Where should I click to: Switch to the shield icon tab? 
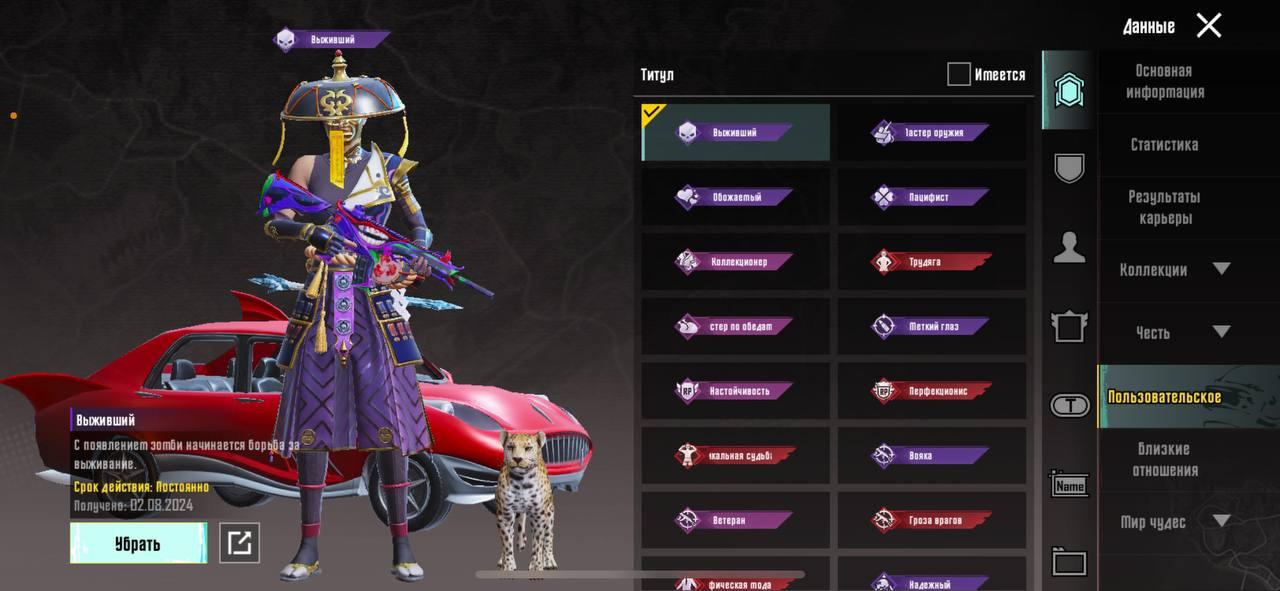[1069, 168]
